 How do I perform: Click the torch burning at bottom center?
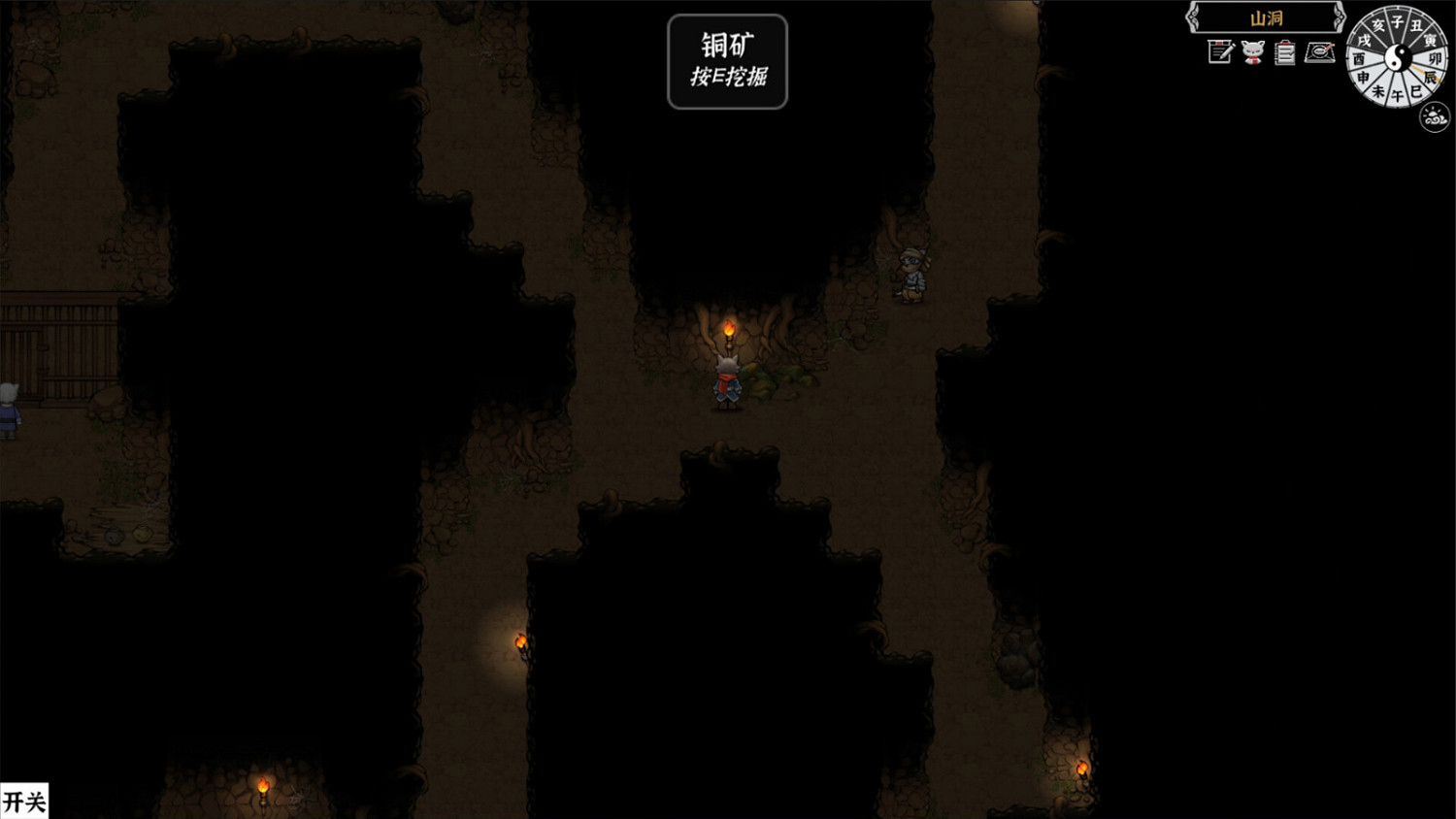(x=521, y=641)
